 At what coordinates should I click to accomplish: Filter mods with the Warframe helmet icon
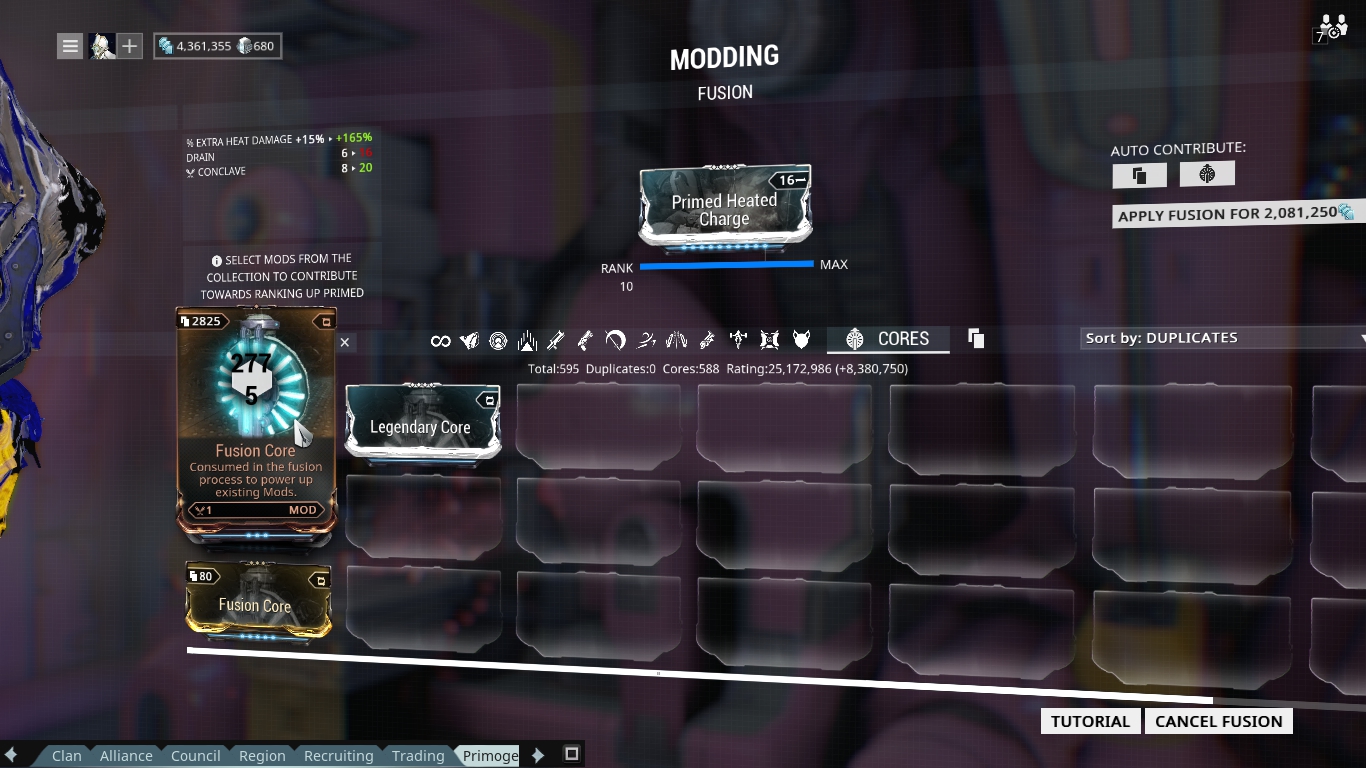pos(468,340)
